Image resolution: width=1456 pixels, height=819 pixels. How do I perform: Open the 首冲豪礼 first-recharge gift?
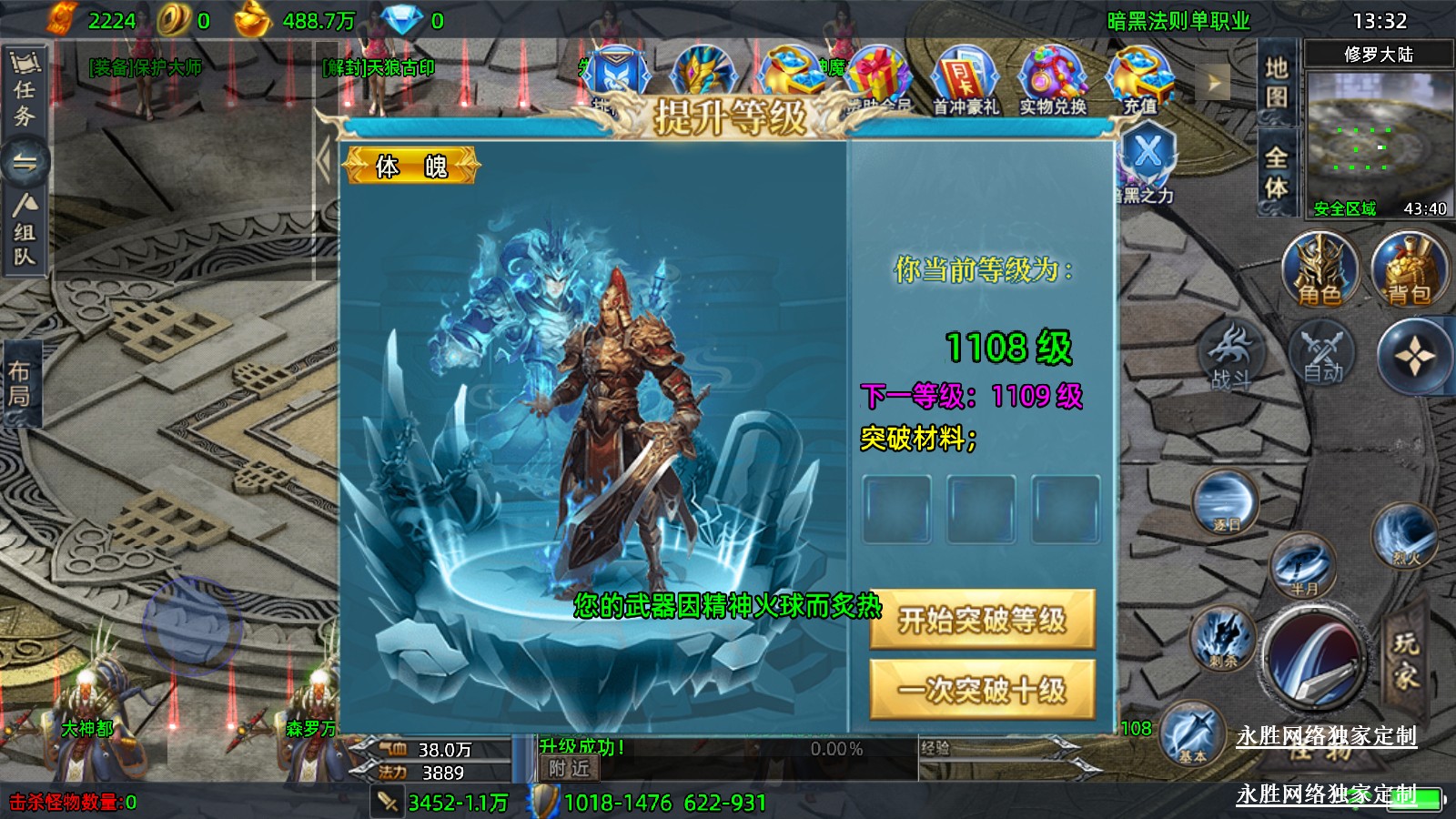(x=965, y=82)
